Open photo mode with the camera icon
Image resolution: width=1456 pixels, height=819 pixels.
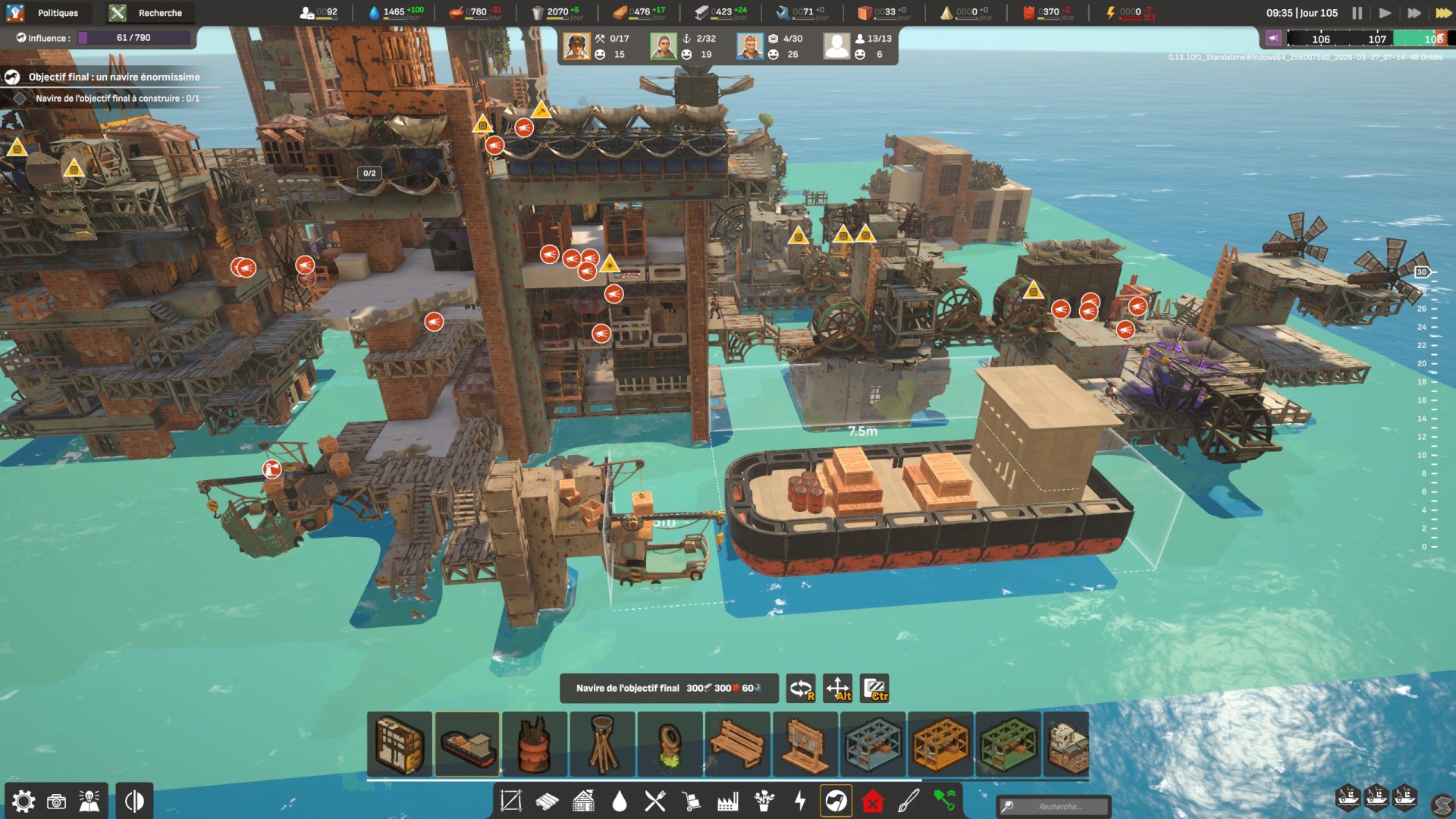point(57,802)
